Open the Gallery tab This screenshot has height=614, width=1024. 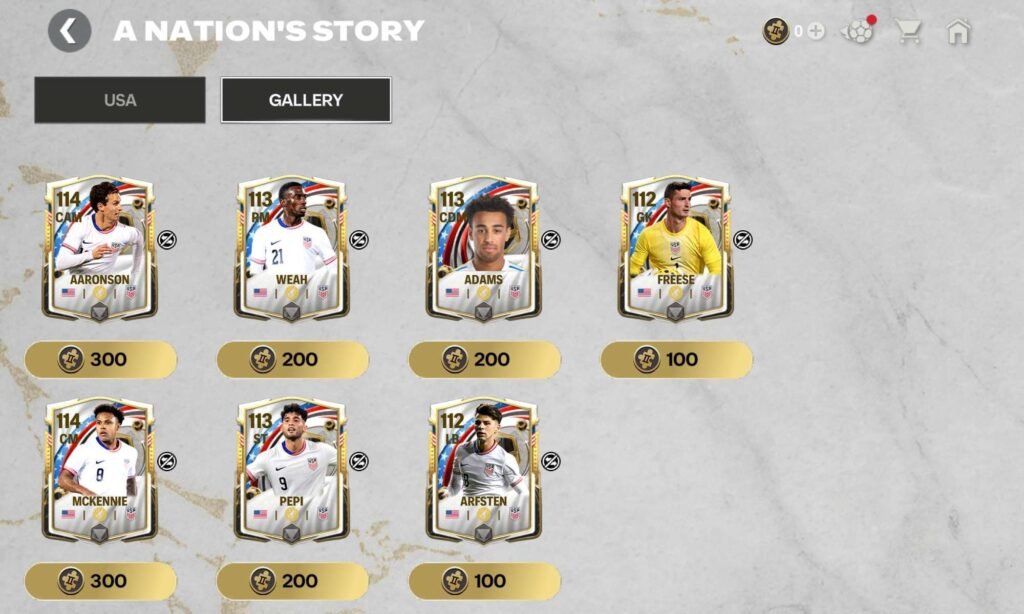305,100
